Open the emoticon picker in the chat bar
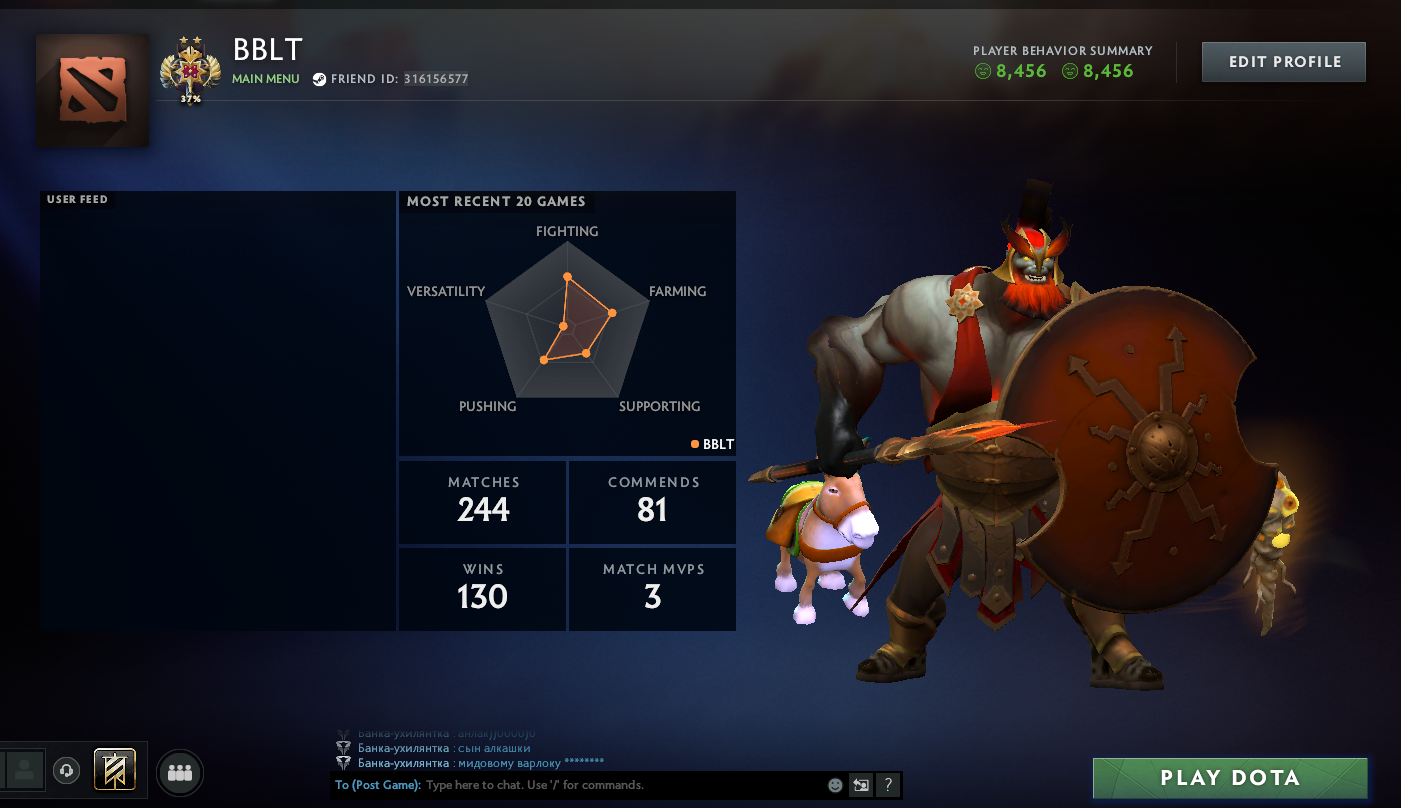Screen dimensions: 1401x808 tap(835, 785)
